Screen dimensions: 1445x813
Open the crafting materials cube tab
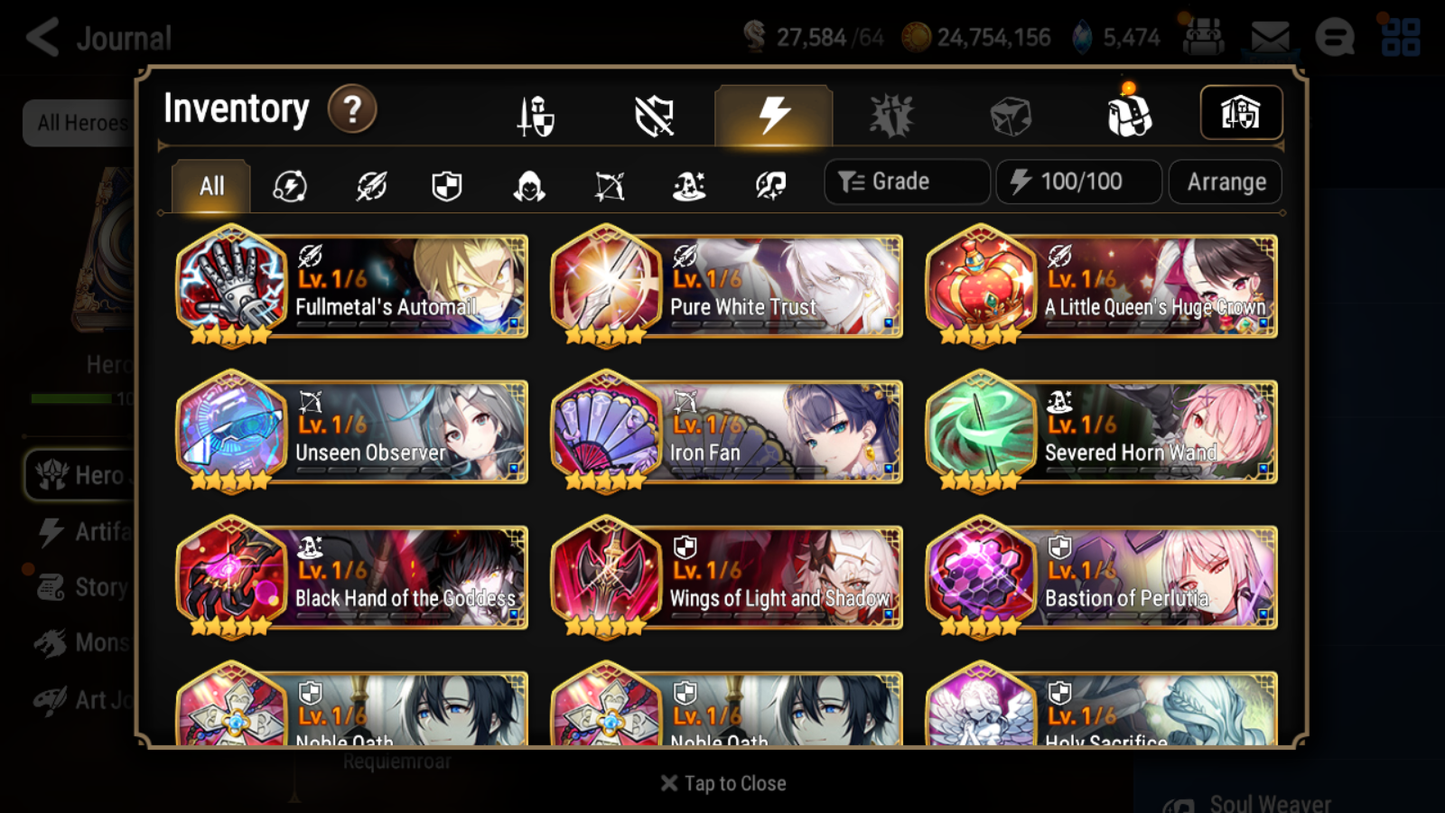pos(1011,114)
